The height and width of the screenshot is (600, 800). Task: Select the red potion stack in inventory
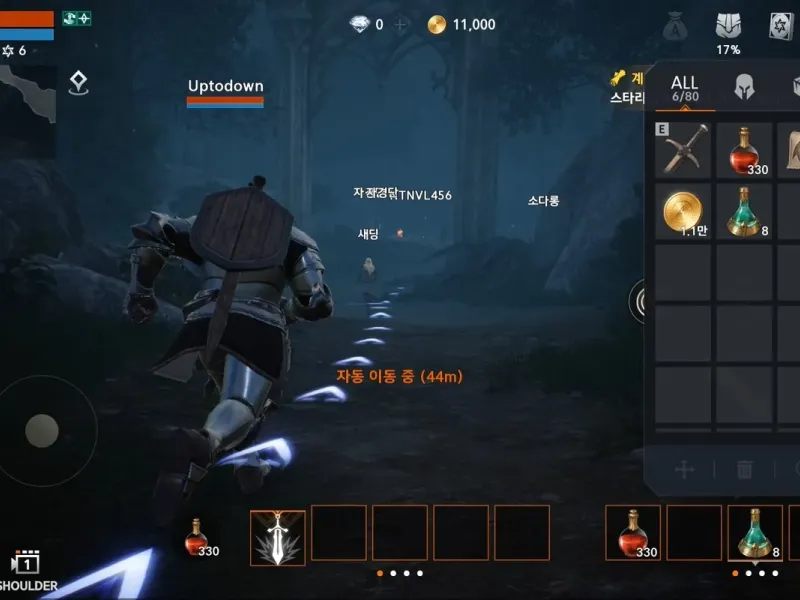pyautogui.click(x=744, y=150)
